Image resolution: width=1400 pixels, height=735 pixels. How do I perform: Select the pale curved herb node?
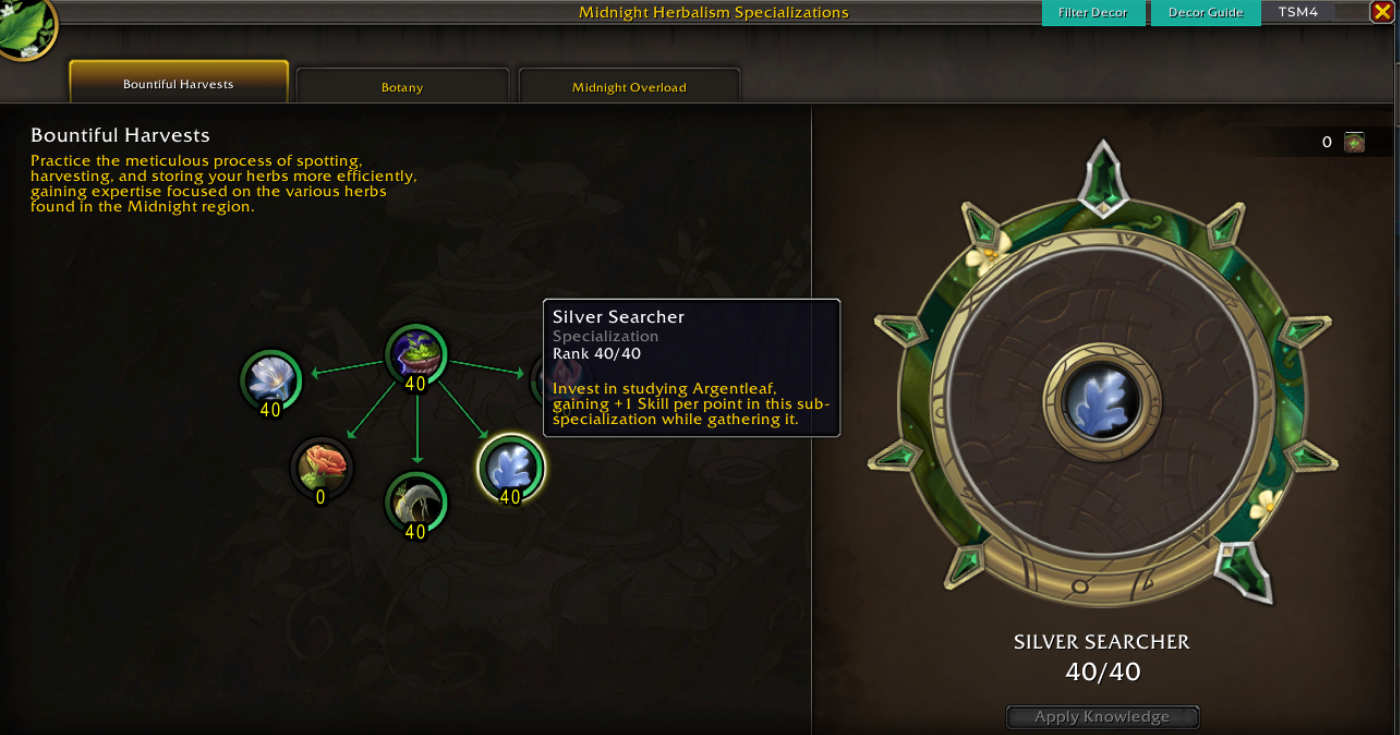[416, 500]
